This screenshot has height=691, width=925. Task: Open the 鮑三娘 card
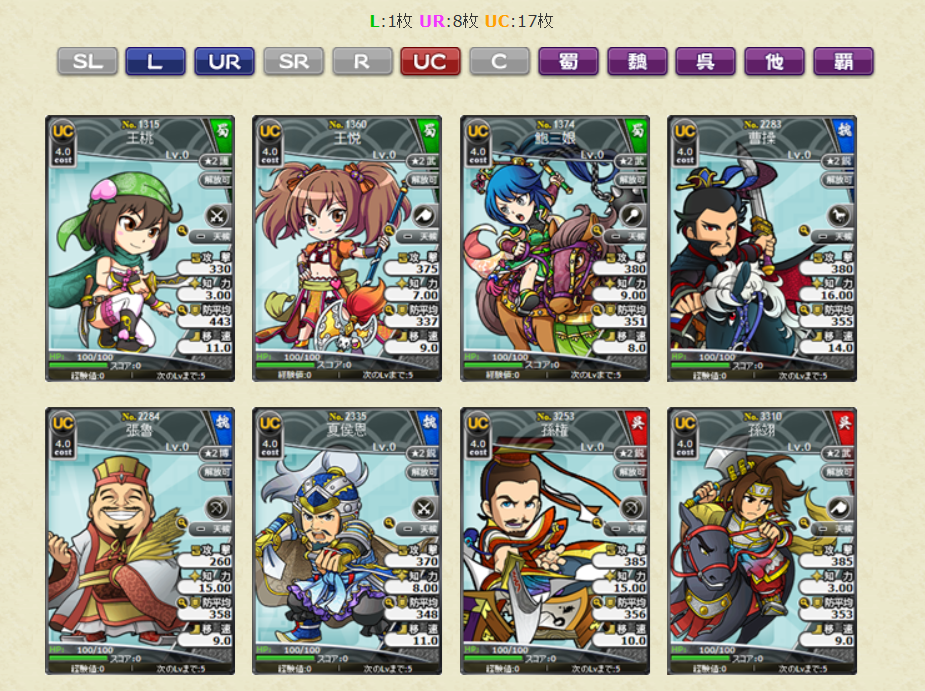point(555,248)
